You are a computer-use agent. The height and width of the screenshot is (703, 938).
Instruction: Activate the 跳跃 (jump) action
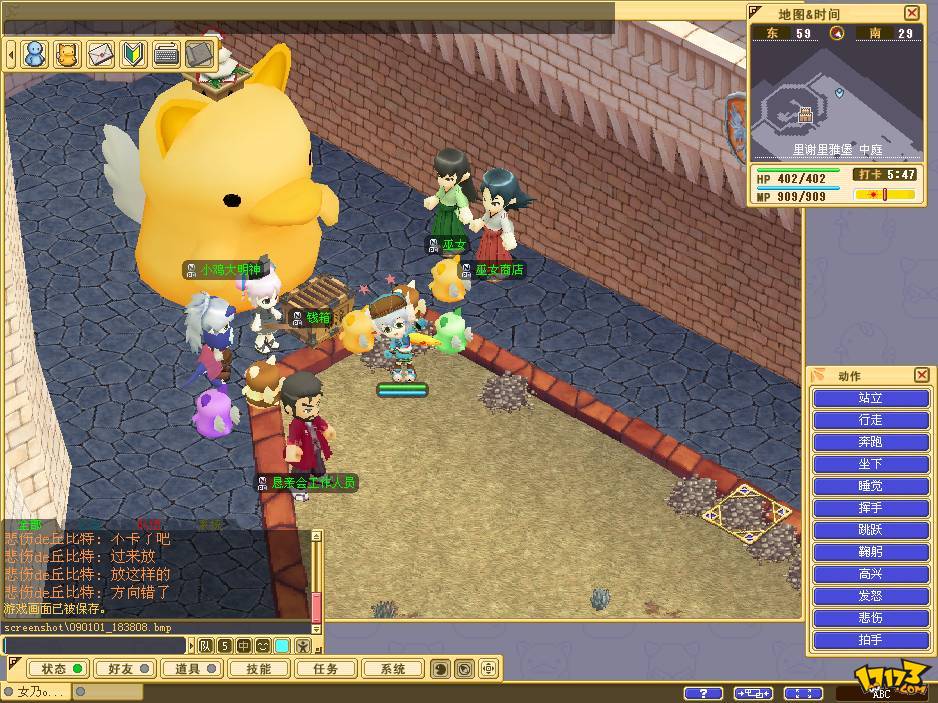(x=870, y=530)
